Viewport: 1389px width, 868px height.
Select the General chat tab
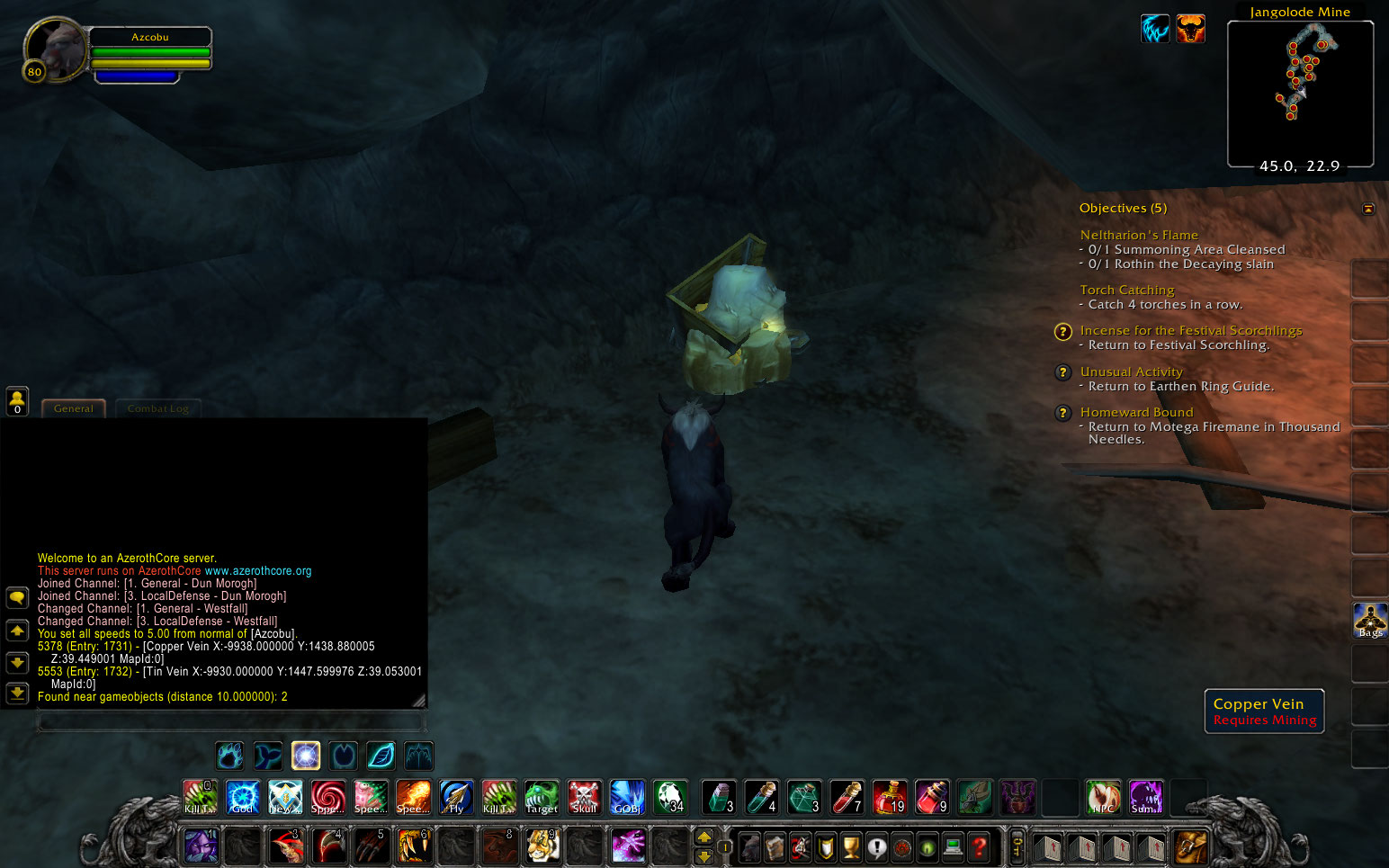pyautogui.click(x=73, y=407)
